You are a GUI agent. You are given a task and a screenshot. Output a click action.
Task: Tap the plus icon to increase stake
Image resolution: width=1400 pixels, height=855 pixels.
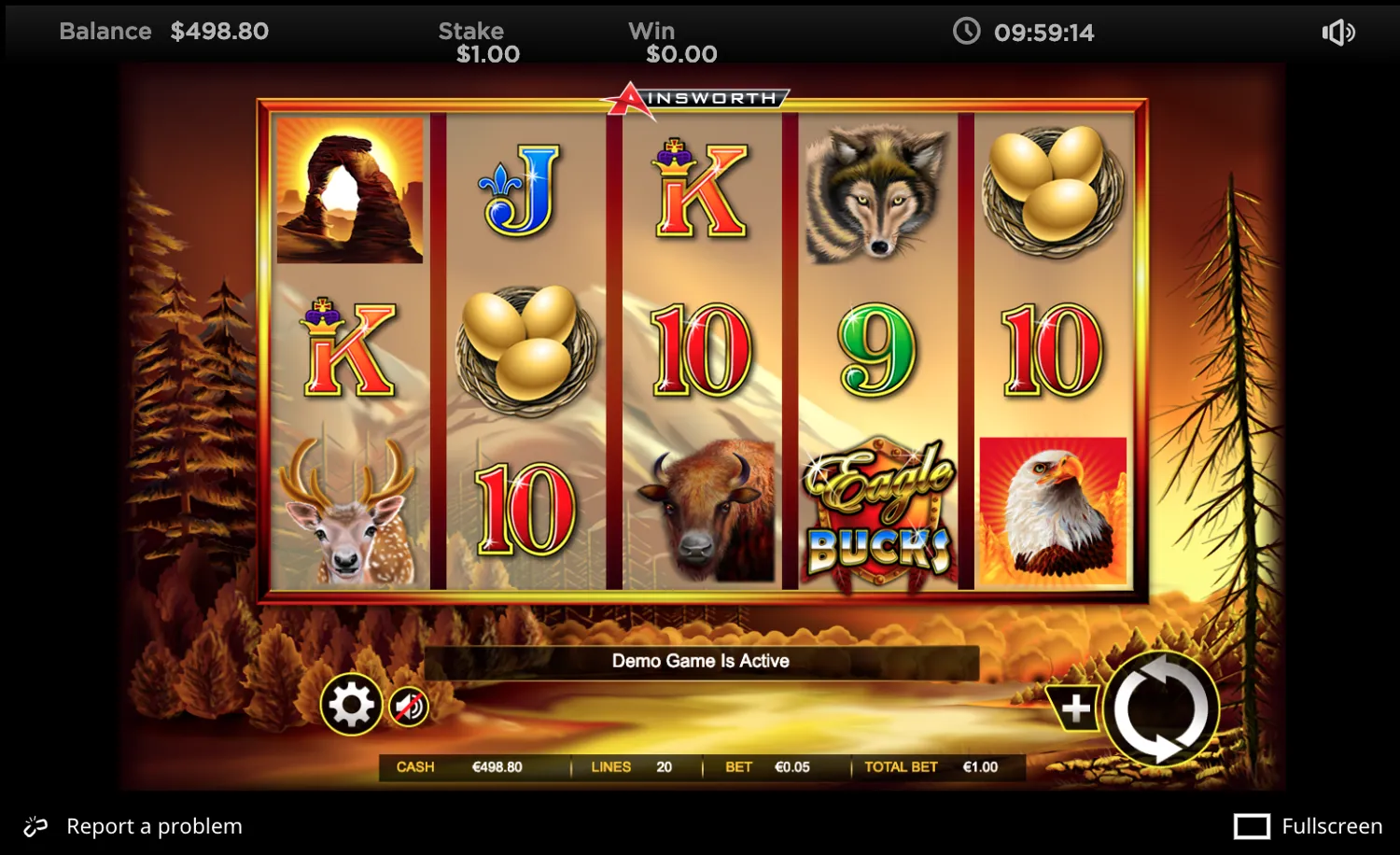1075,709
